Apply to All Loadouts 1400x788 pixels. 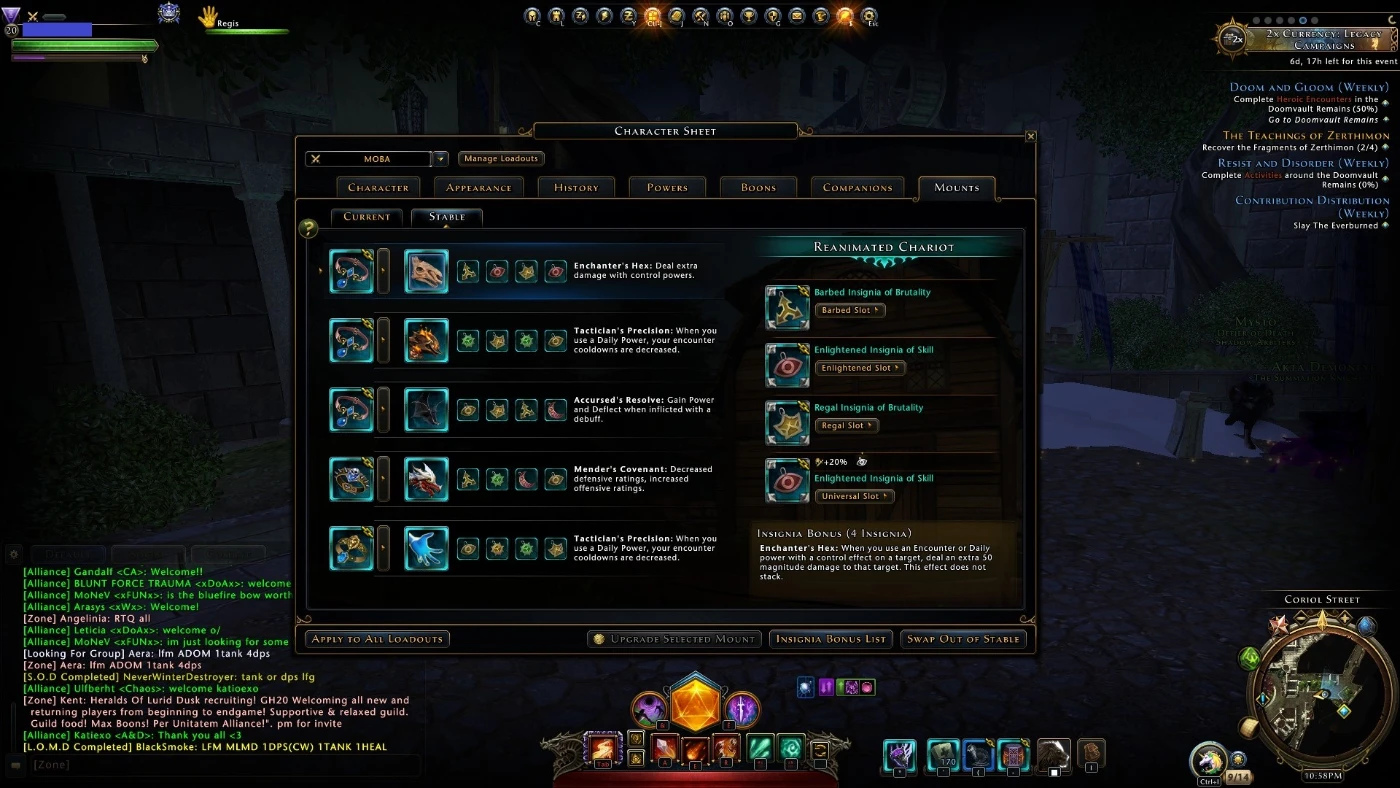pyautogui.click(x=377, y=639)
